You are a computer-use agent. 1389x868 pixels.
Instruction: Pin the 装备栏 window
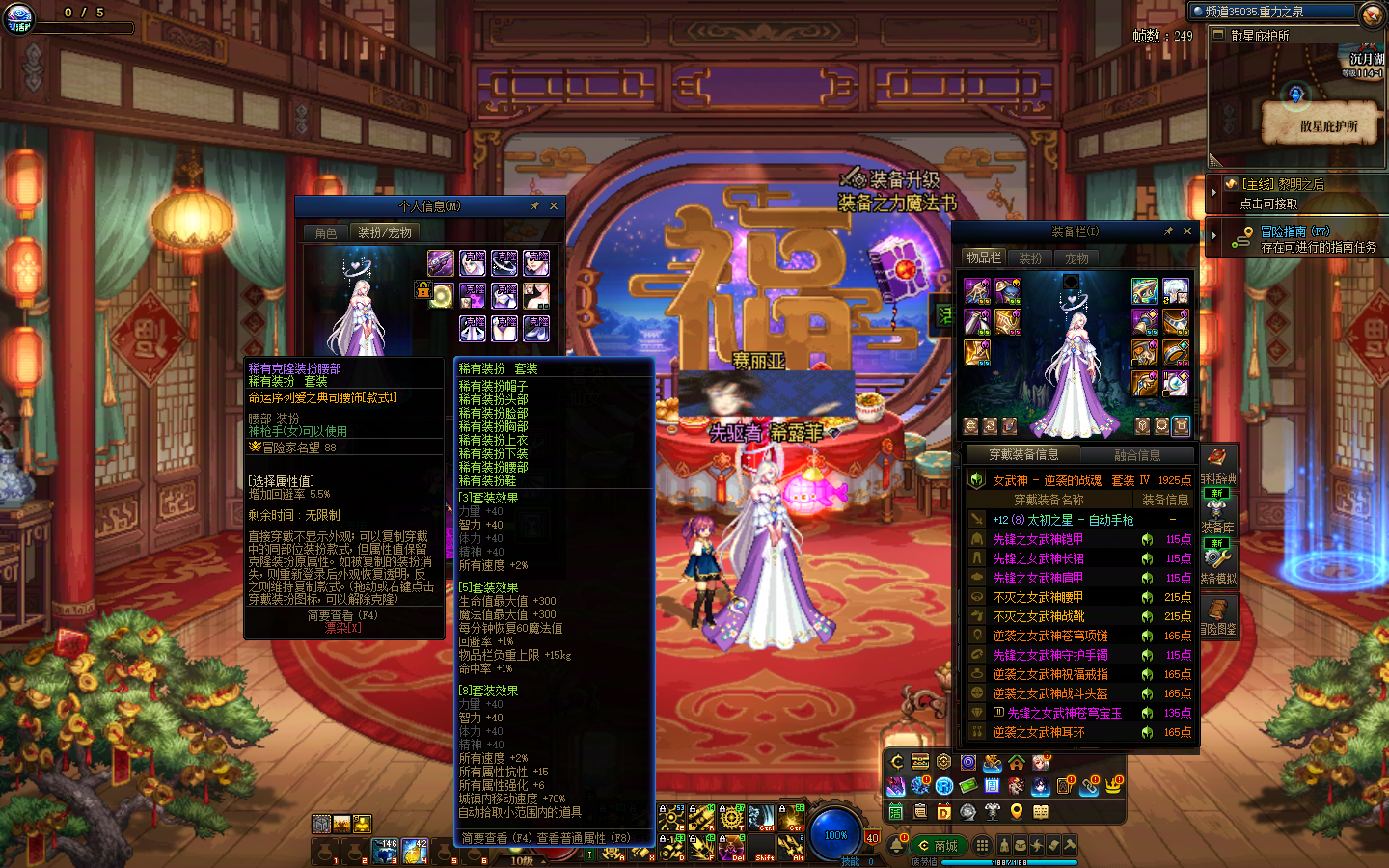[x=1168, y=231]
